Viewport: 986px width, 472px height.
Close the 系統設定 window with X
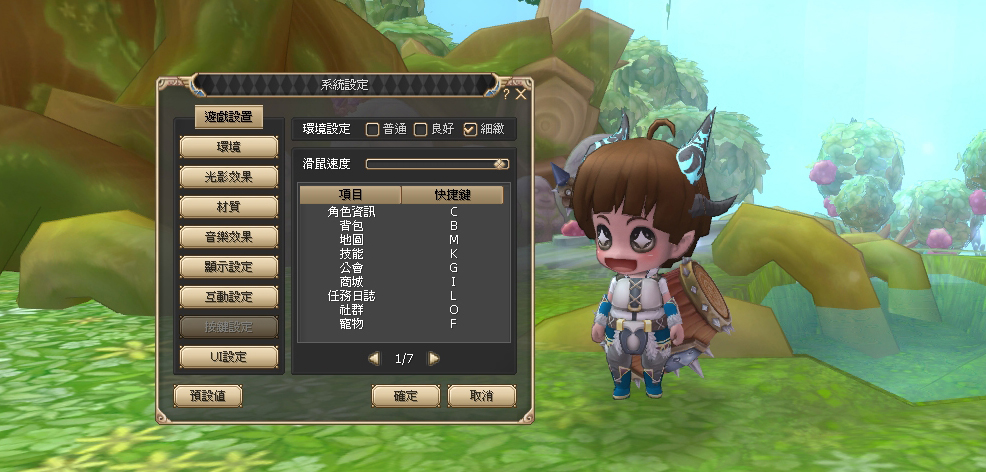tap(521, 94)
